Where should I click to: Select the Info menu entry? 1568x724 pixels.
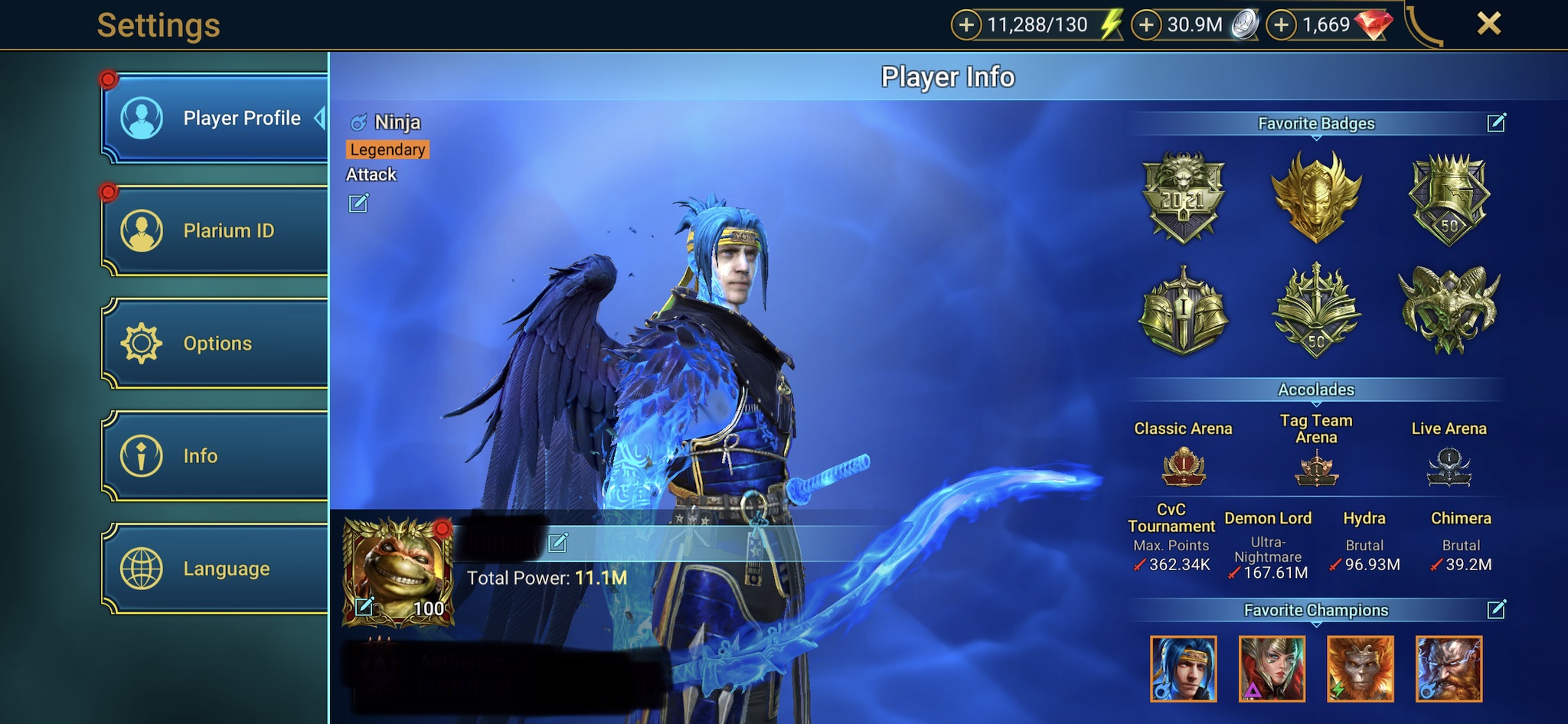click(216, 456)
